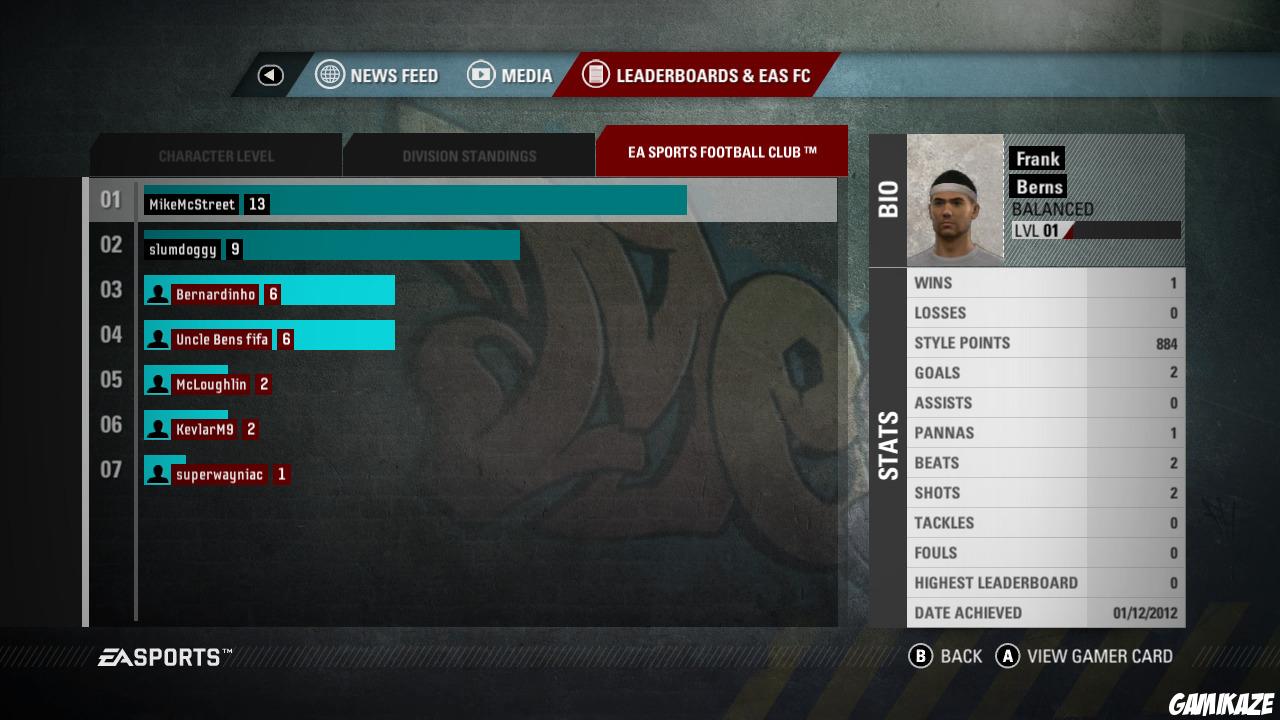Click Frank Berns' portrait thumbnail
Screen dimensions: 1280x720
pos(954,198)
